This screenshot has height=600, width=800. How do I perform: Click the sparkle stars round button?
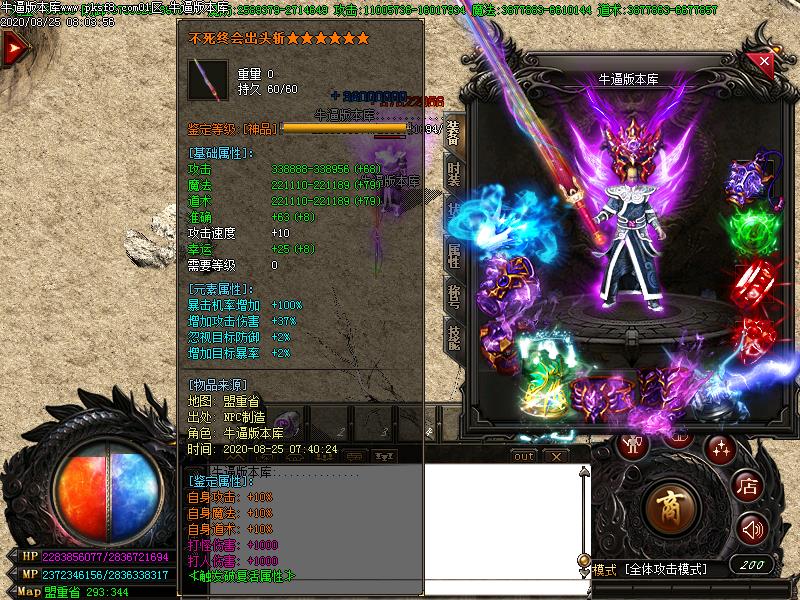click(719, 447)
